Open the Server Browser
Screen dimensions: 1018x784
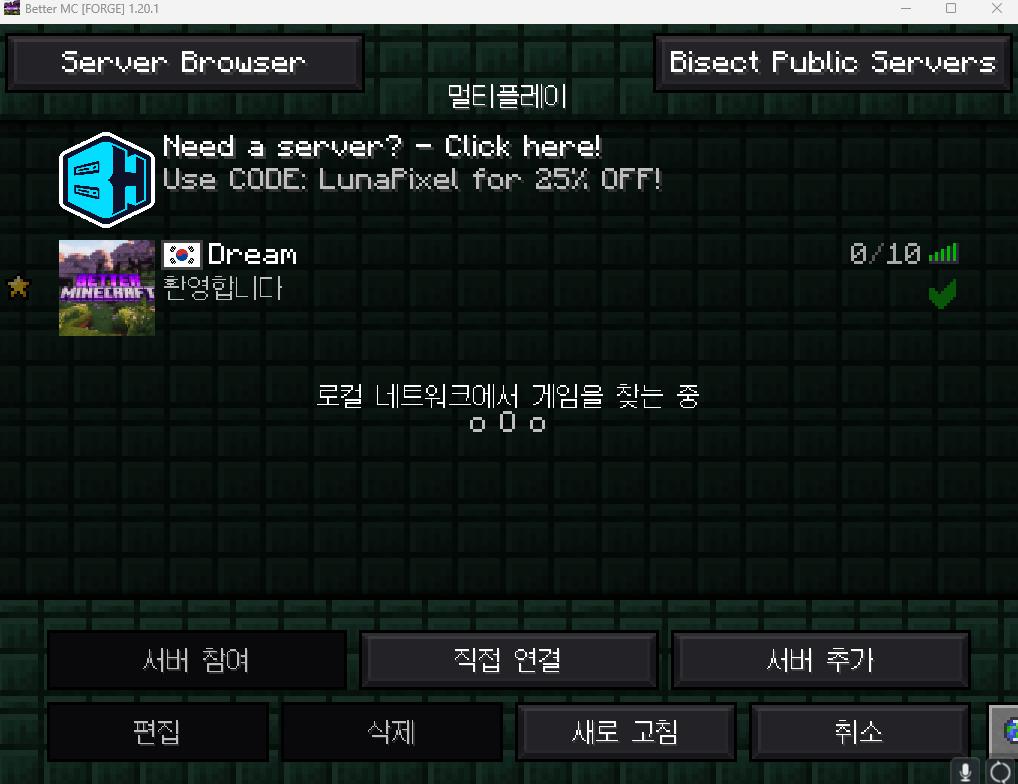click(x=184, y=62)
